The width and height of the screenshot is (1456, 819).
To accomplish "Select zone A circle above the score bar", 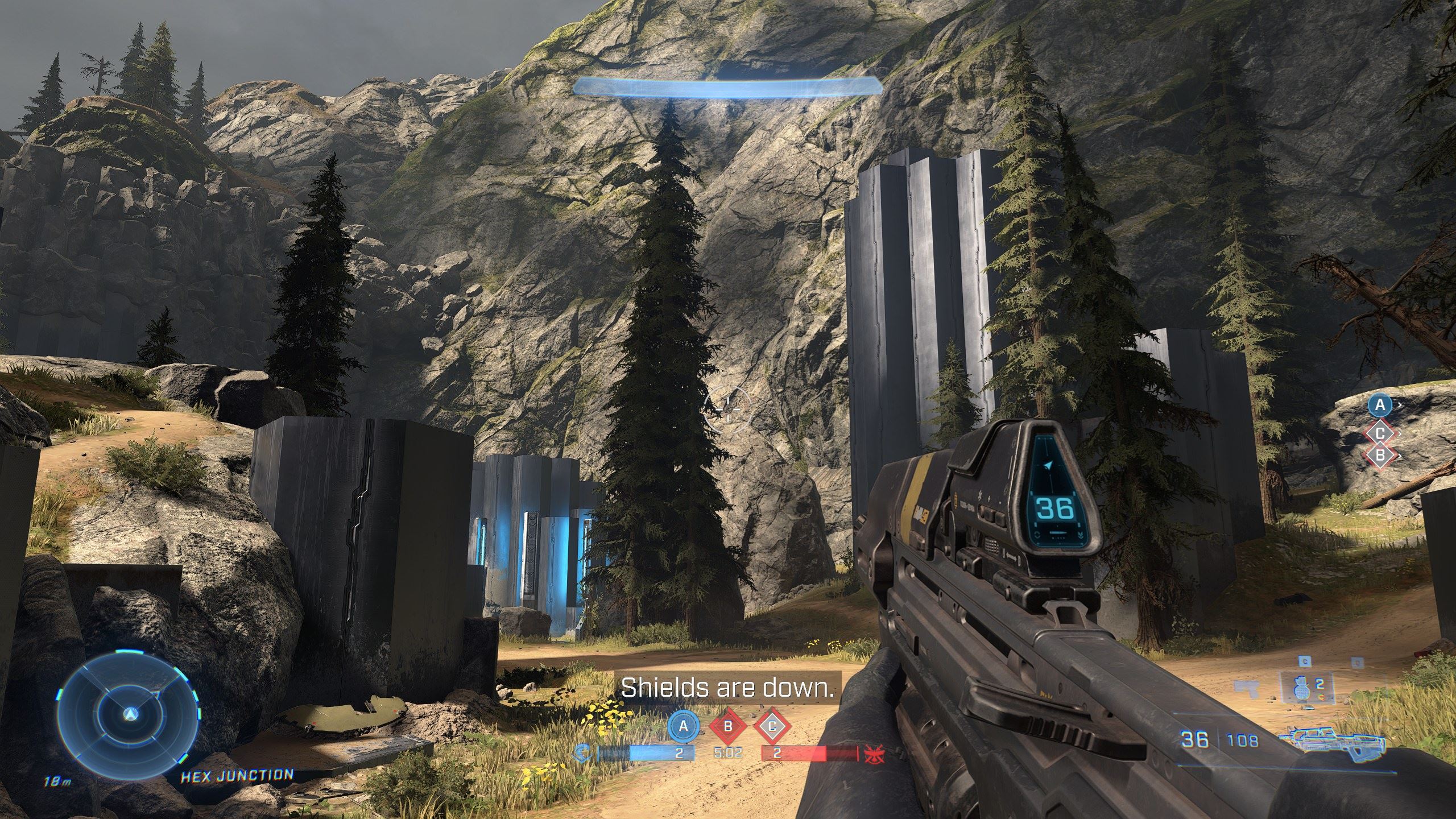I will (x=684, y=726).
